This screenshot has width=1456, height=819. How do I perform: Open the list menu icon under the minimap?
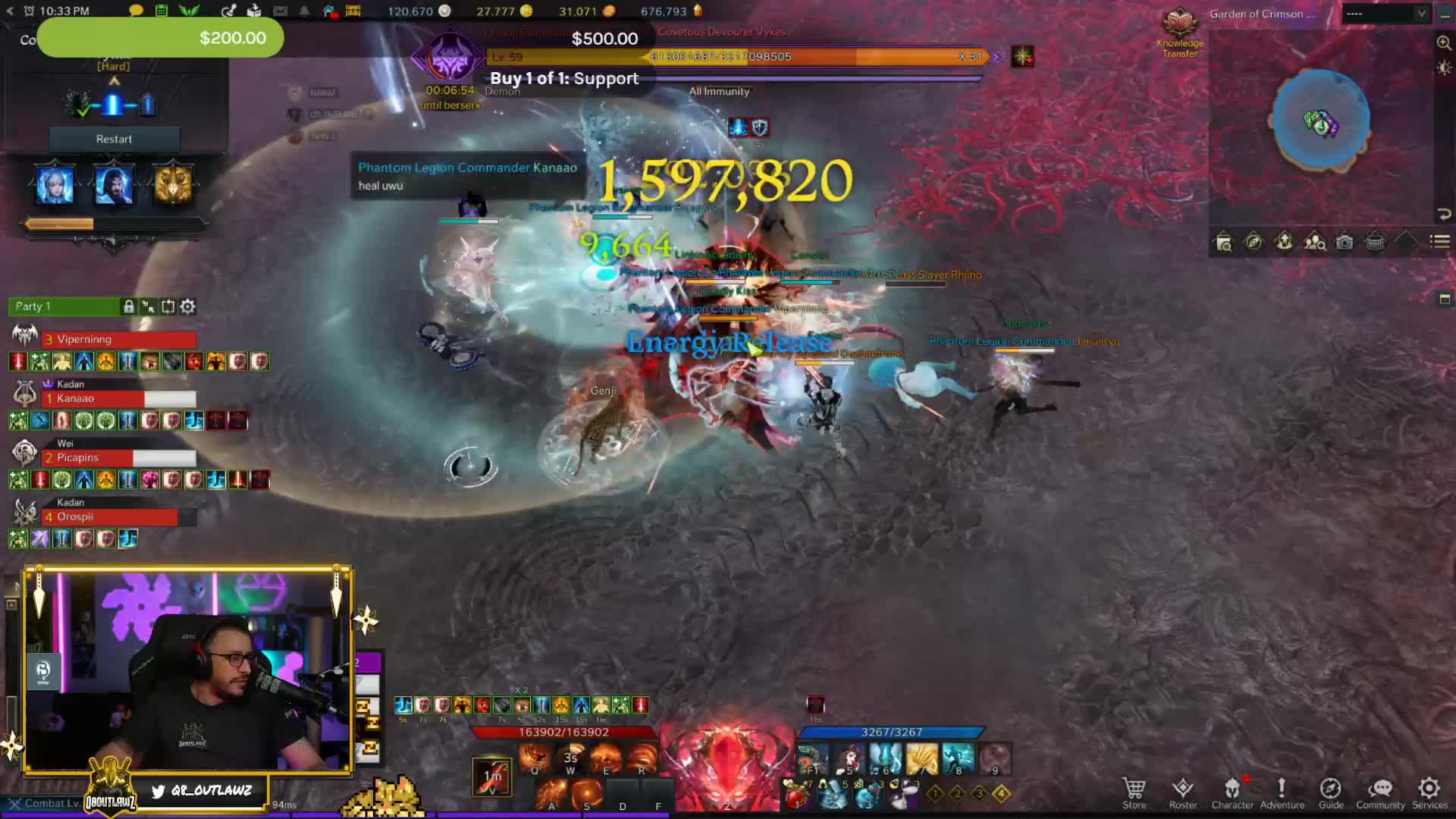point(1440,241)
